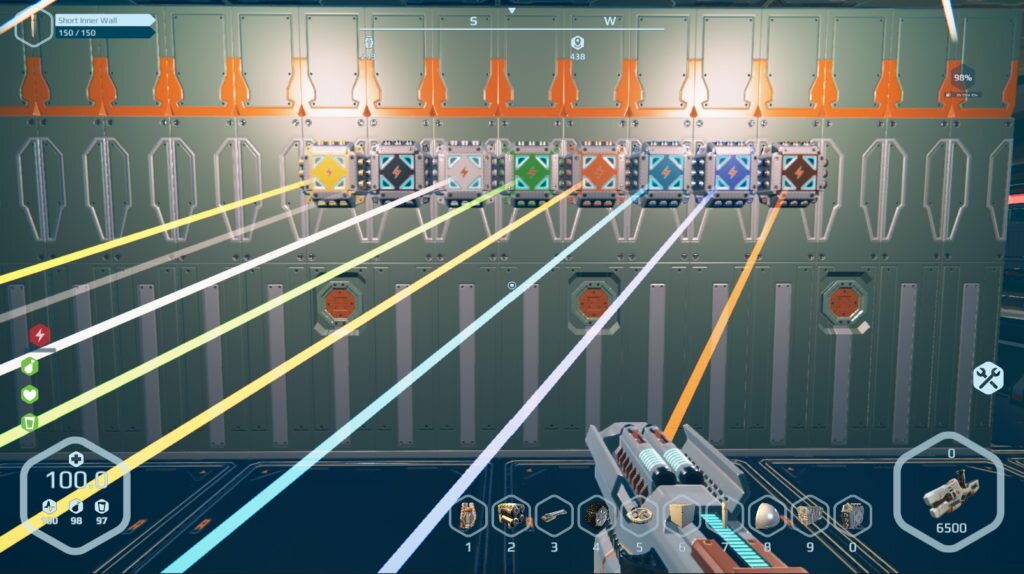Select the flat bar item in slot 3
1024x574 pixels.
click(x=554, y=516)
